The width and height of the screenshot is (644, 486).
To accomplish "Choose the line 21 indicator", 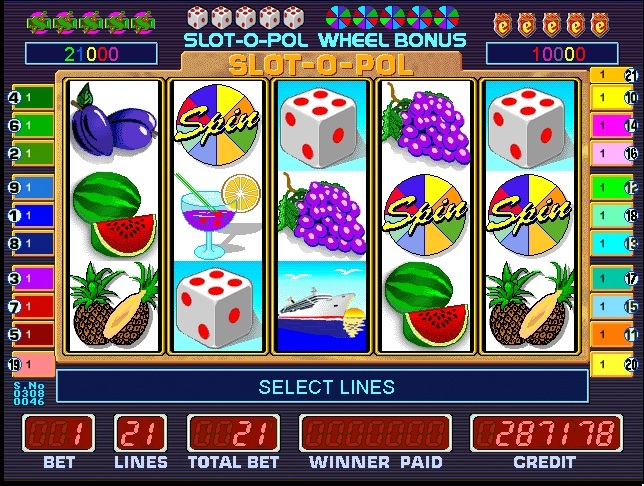I will point(614,74).
